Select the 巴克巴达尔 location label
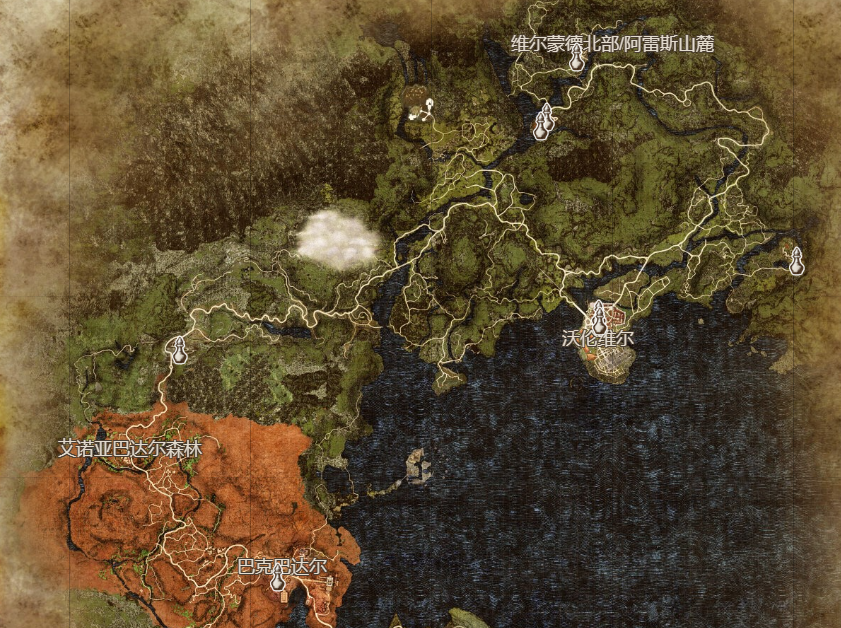Viewport: 841px width, 628px height. (282, 565)
